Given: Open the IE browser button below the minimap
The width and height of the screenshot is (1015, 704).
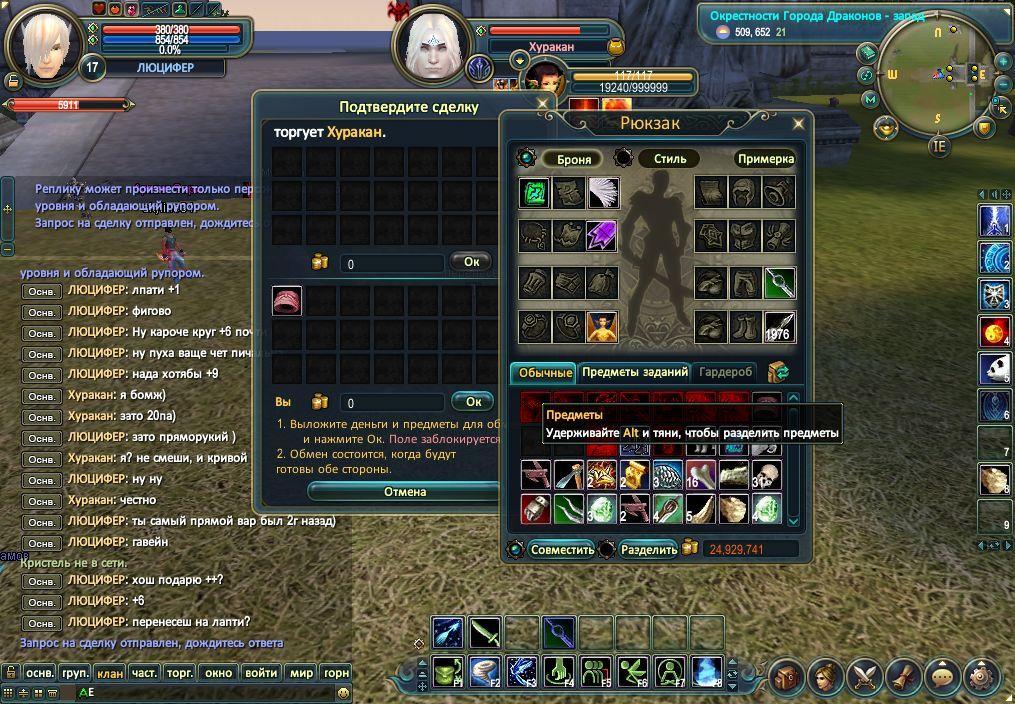Looking at the screenshot, I should 938,146.
